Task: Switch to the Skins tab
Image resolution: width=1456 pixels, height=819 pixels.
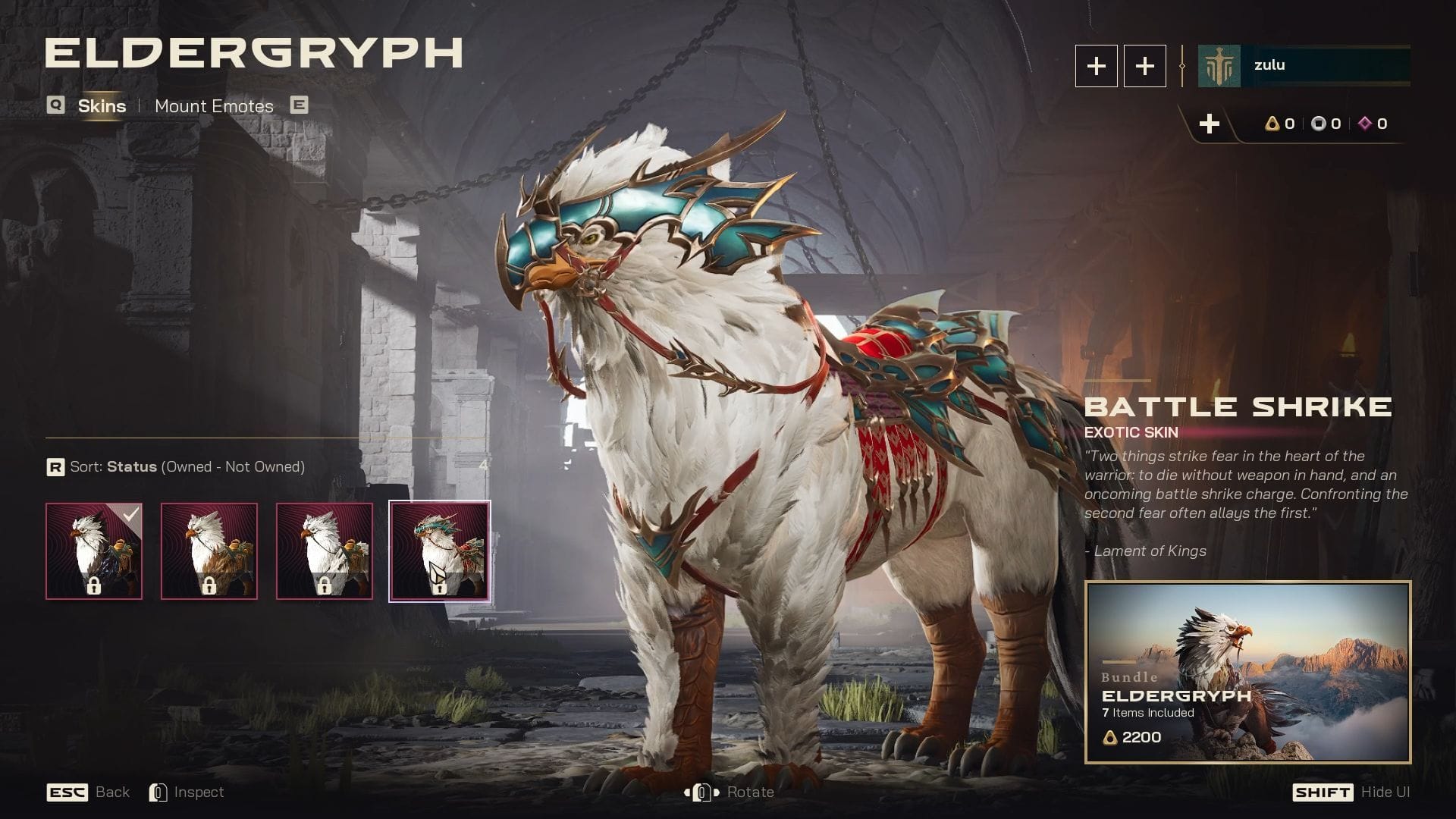Action: click(x=102, y=106)
